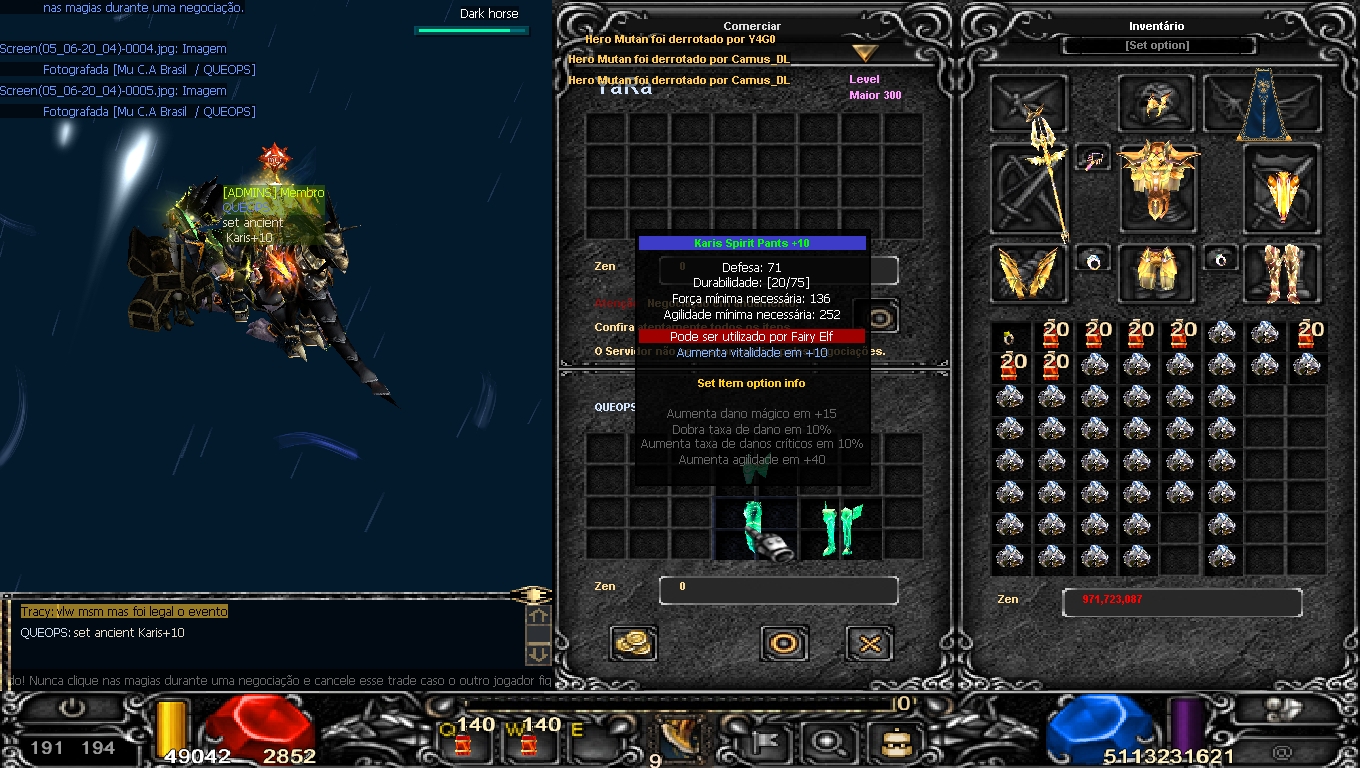Add Zen using the gold coins button
This screenshot has height=768, width=1360.
[x=633, y=643]
